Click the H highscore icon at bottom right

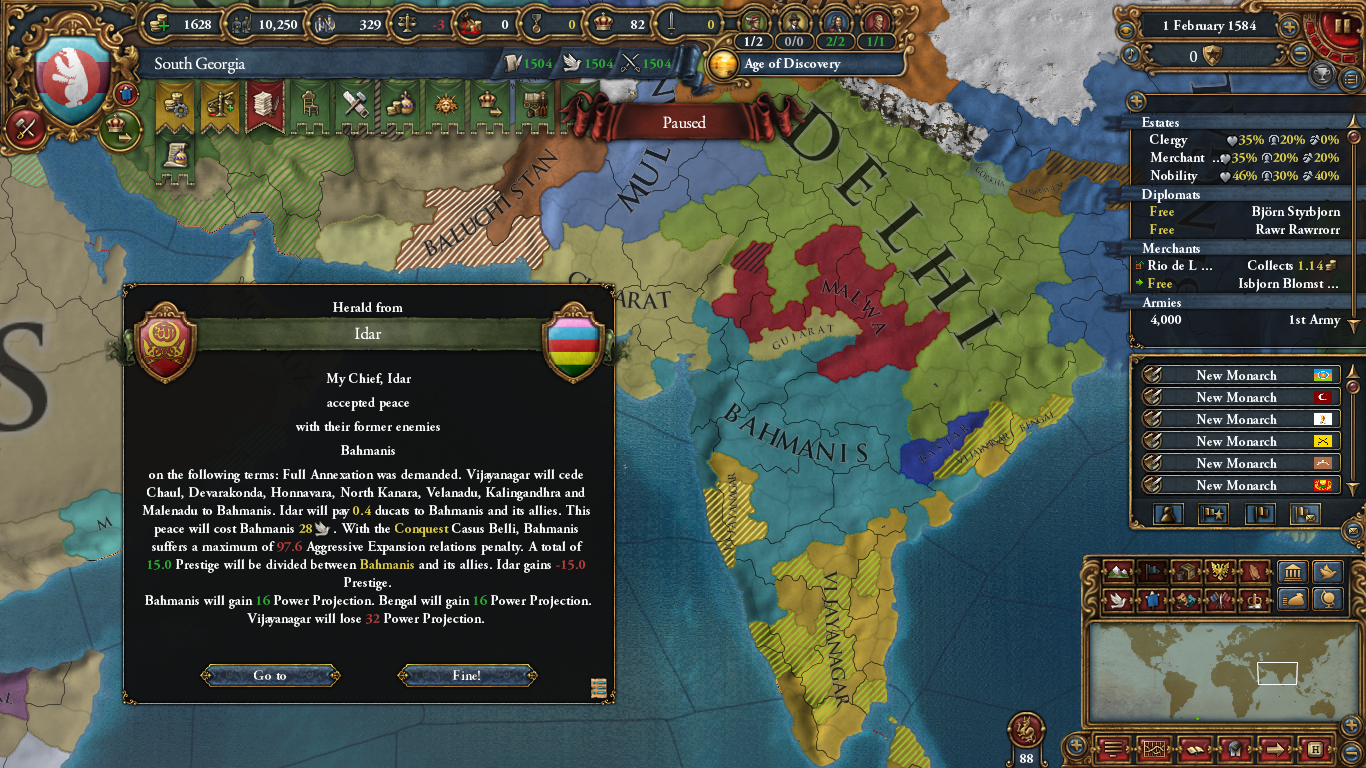tap(1315, 749)
